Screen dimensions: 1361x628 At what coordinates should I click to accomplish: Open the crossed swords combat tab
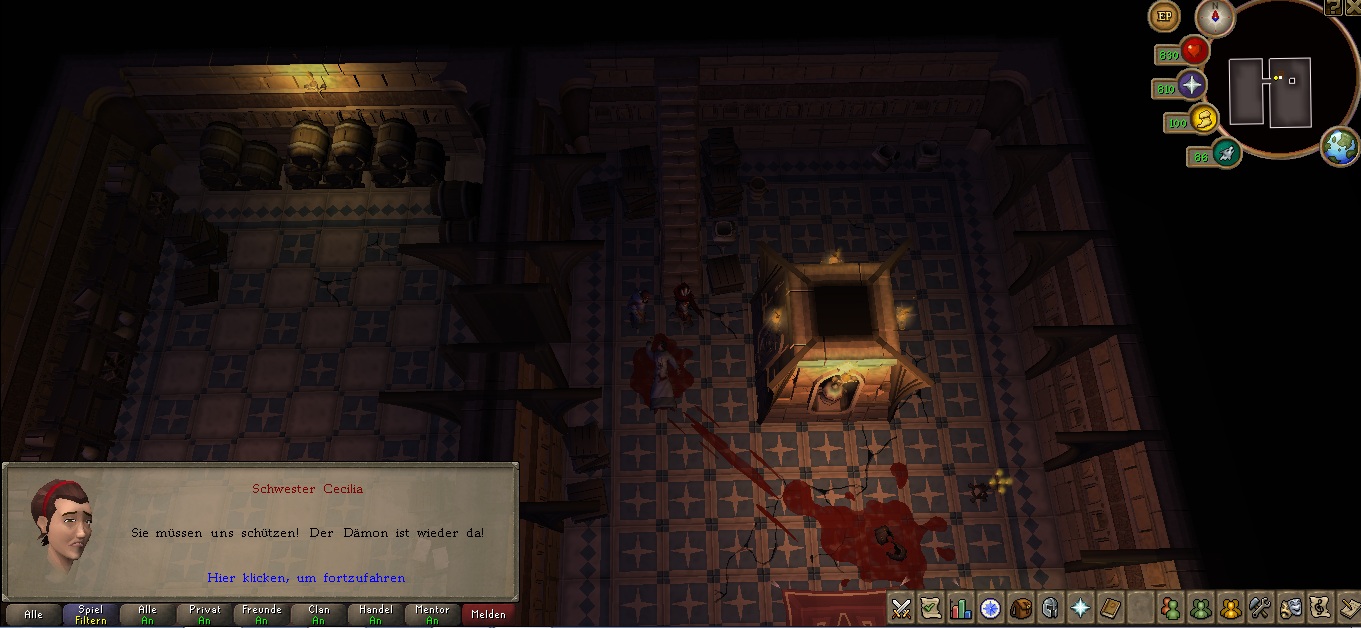click(x=902, y=608)
